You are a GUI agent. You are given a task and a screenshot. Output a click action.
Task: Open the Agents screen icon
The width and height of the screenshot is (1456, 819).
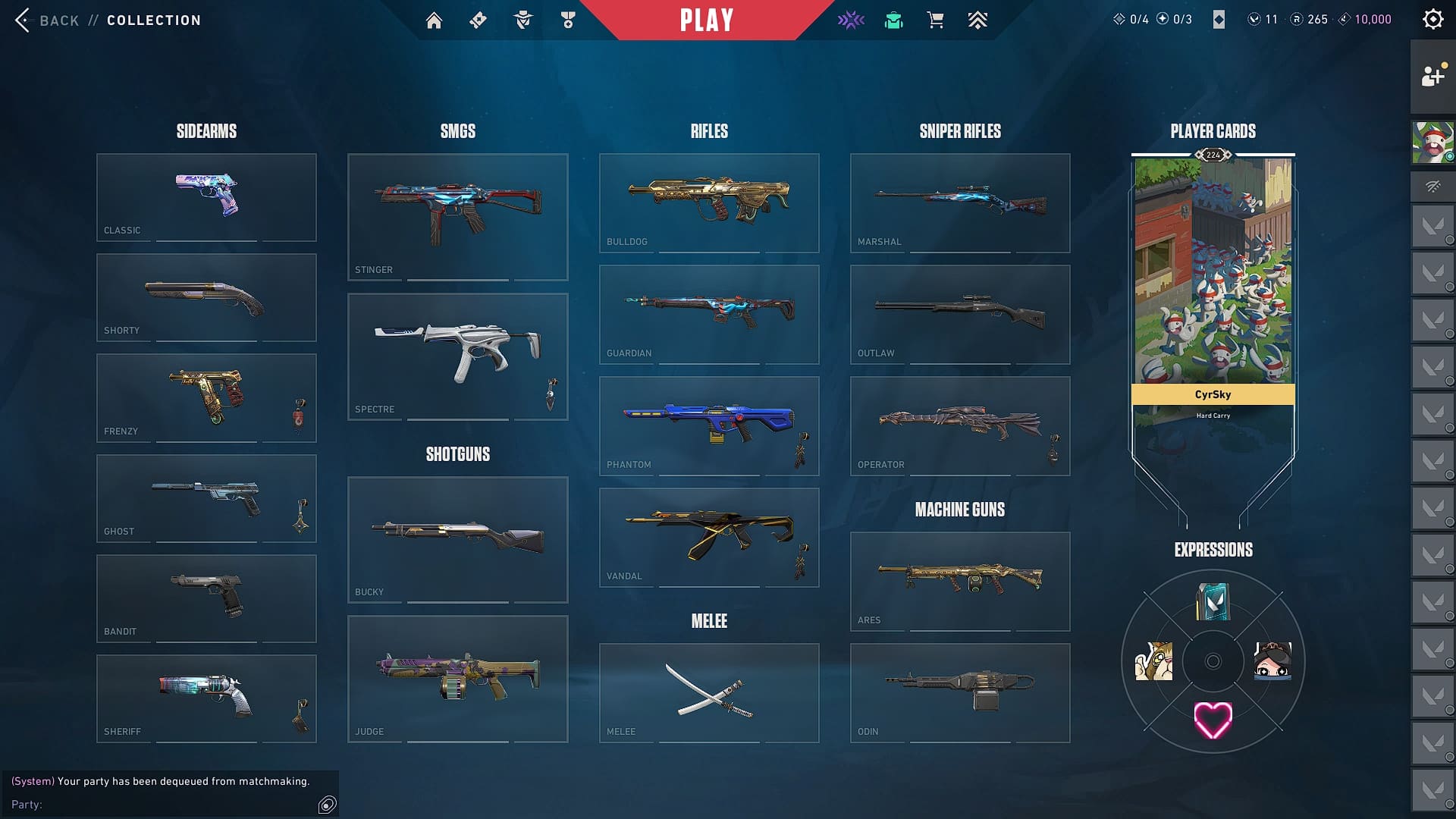(521, 20)
